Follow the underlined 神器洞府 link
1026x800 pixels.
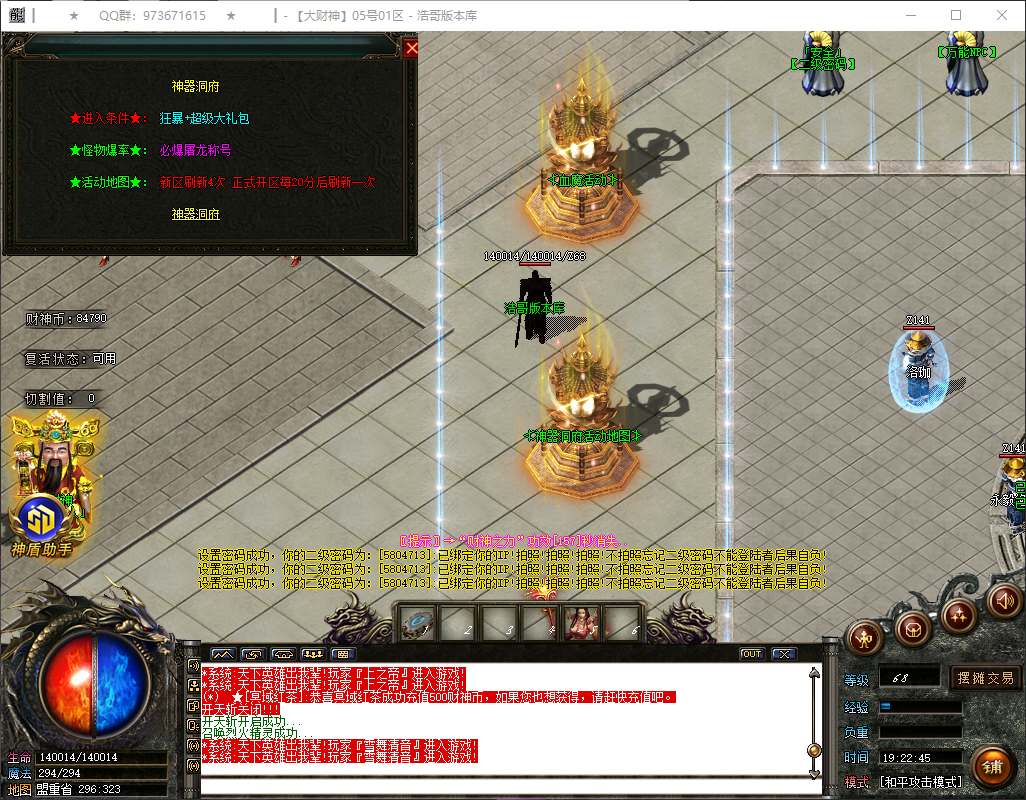point(195,214)
